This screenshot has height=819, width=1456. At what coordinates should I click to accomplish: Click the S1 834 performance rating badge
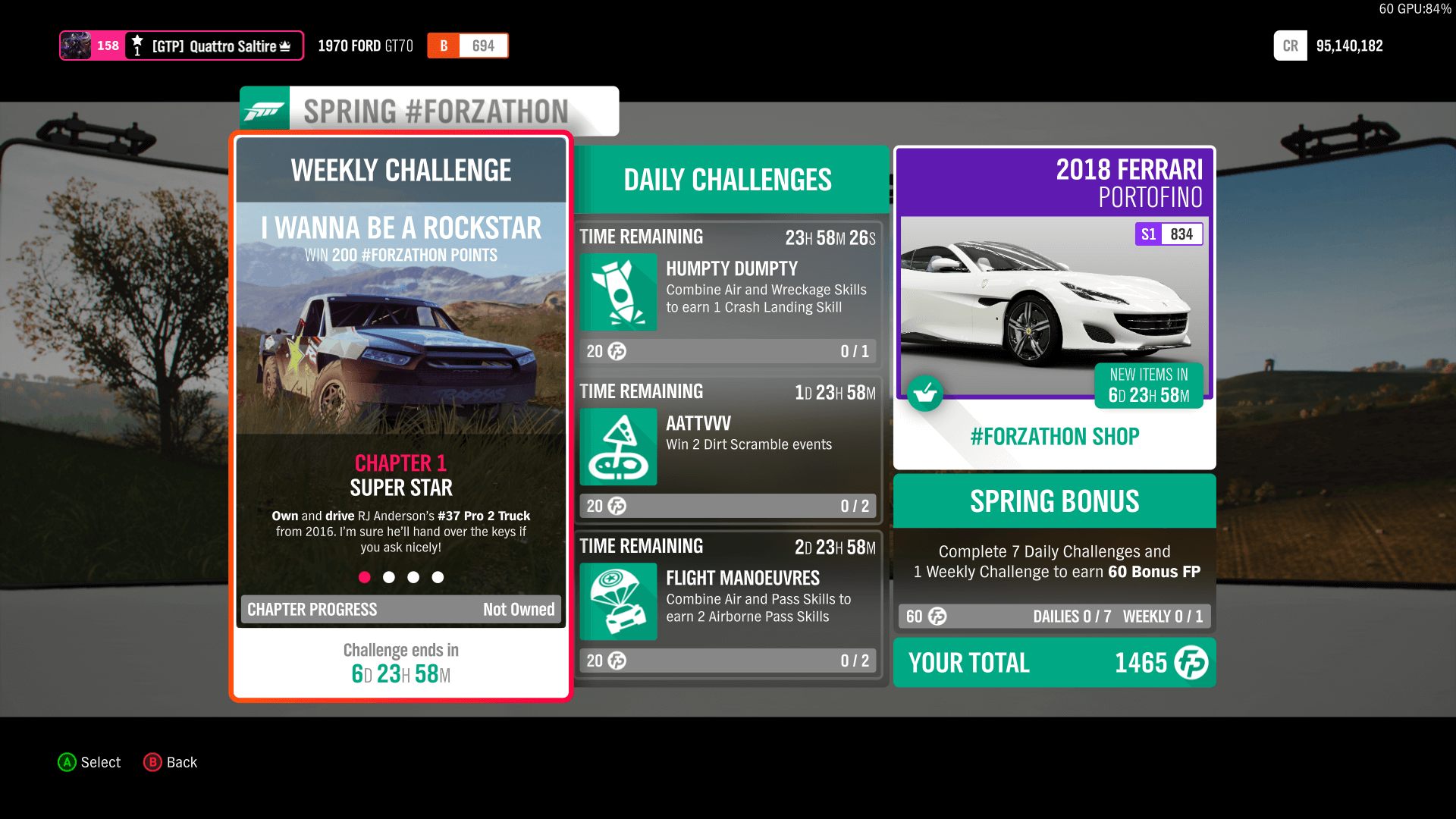click(x=1169, y=234)
